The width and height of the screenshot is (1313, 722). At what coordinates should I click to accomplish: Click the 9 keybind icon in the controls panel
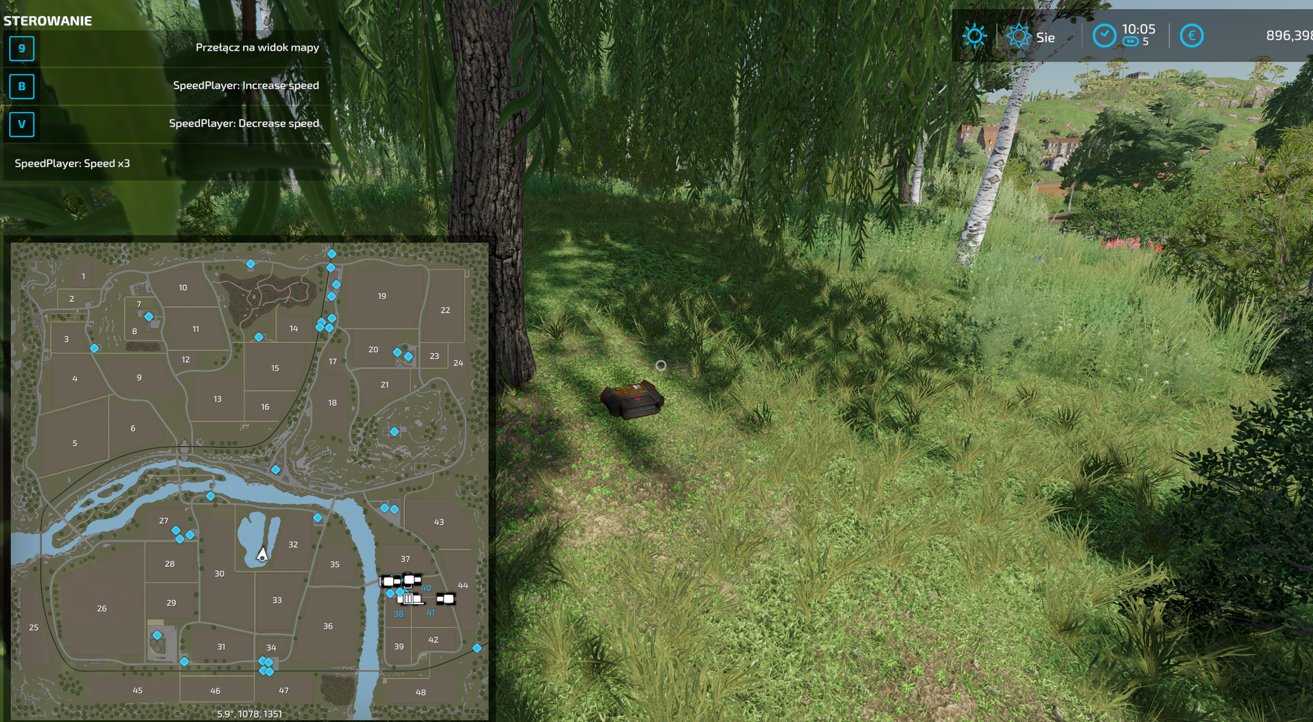21,47
